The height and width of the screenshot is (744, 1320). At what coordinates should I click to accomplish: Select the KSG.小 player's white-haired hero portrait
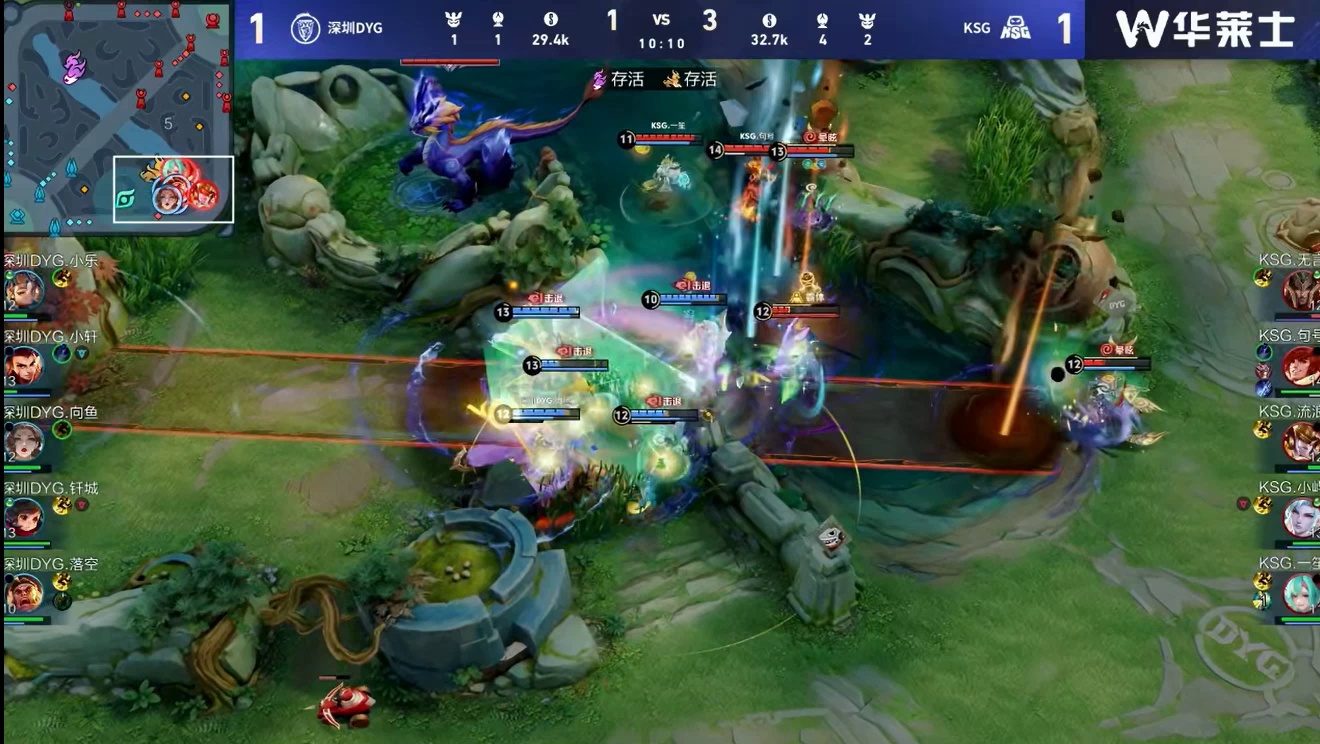pos(1300,517)
